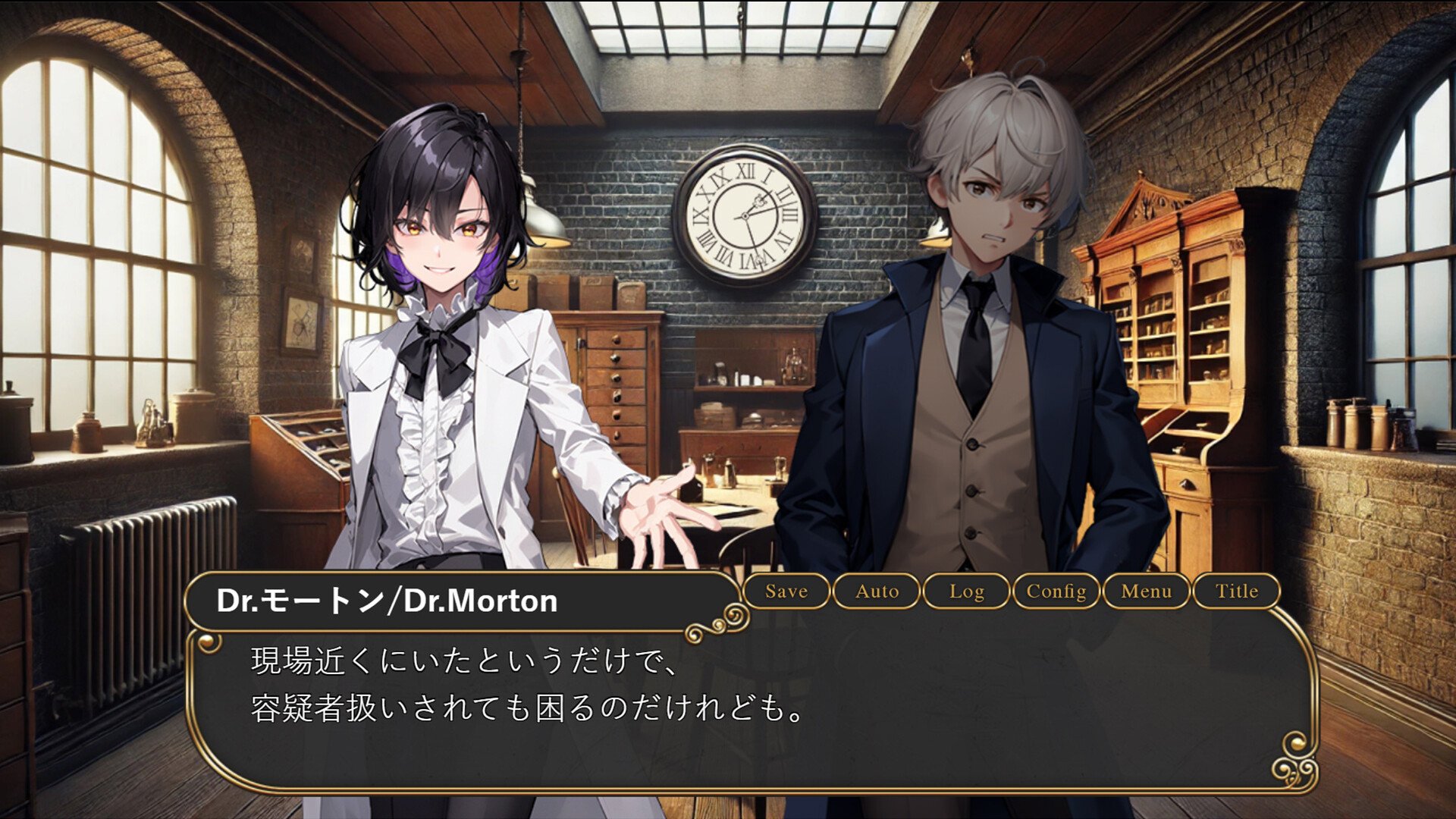Open the message Log backlog
Viewport: 1456px width, 819px height.
967,591
